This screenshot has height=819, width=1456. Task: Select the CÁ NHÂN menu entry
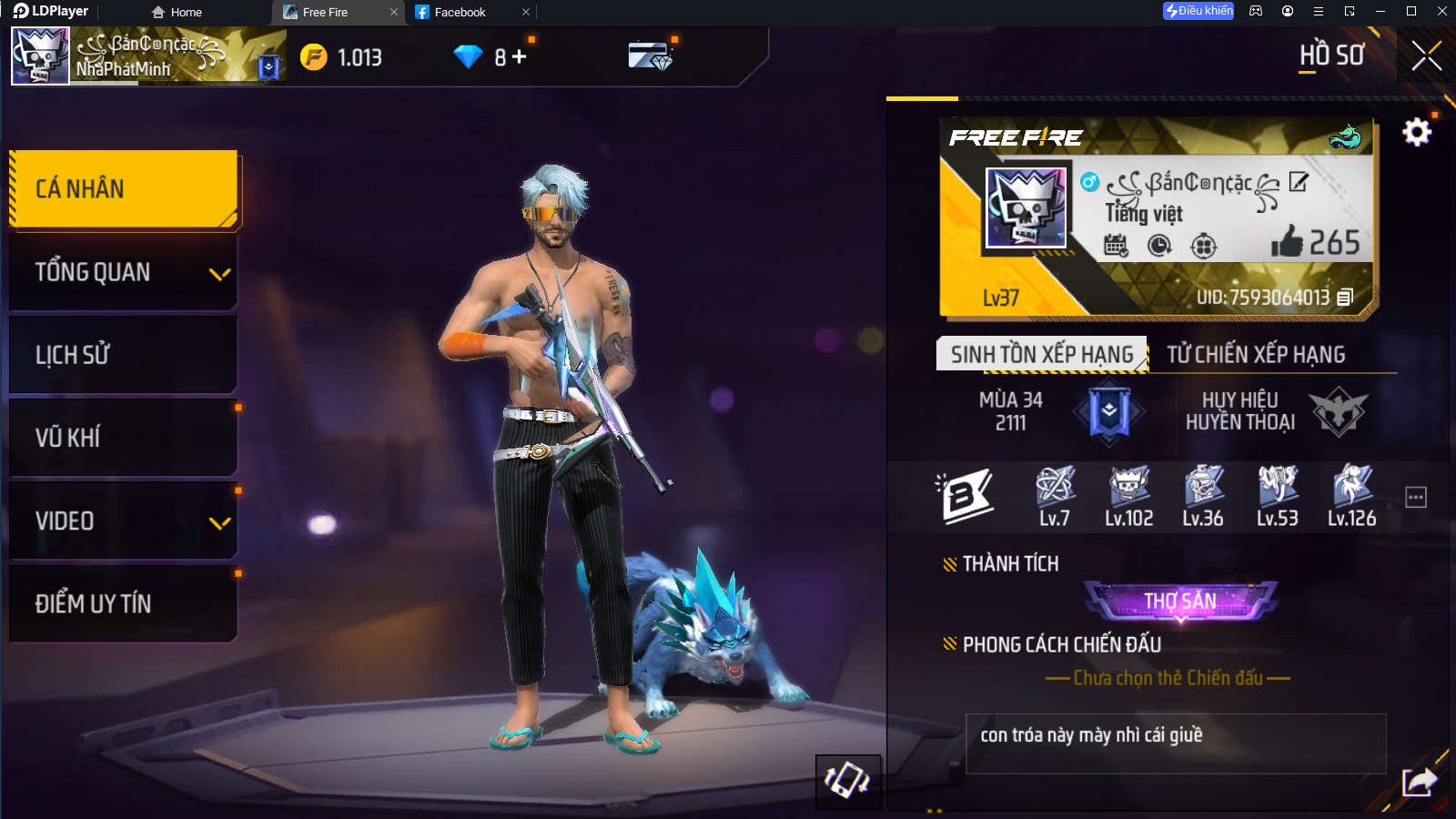click(124, 189)
